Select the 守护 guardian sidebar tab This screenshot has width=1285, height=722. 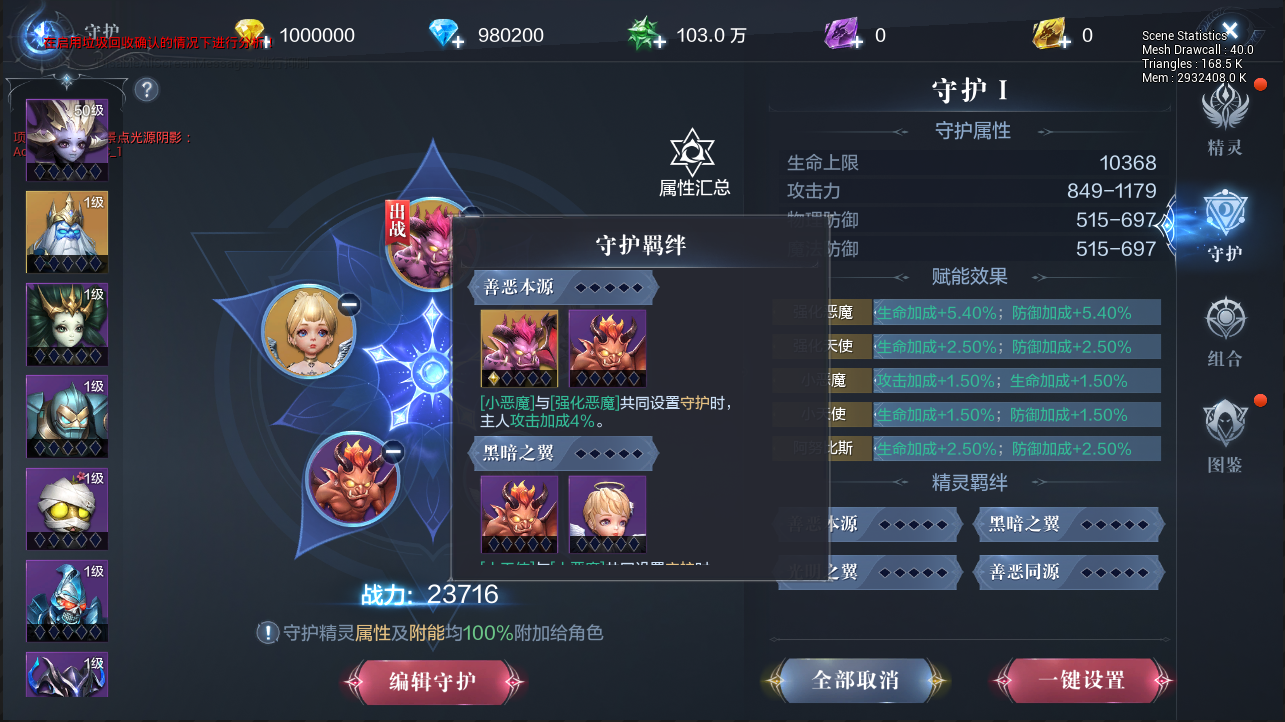coord(1225,223)
